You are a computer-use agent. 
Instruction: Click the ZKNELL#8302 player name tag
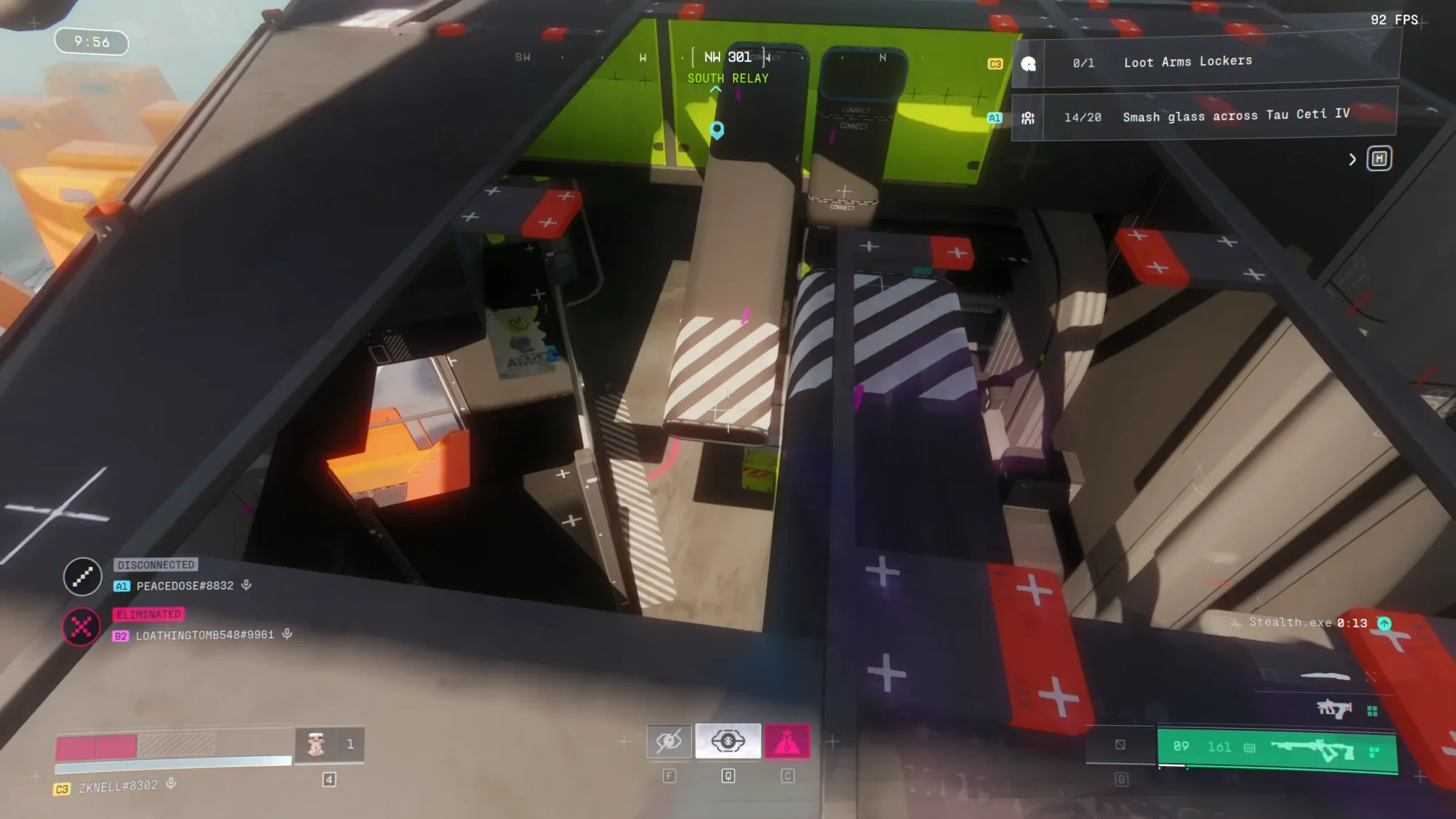(118, 786)
